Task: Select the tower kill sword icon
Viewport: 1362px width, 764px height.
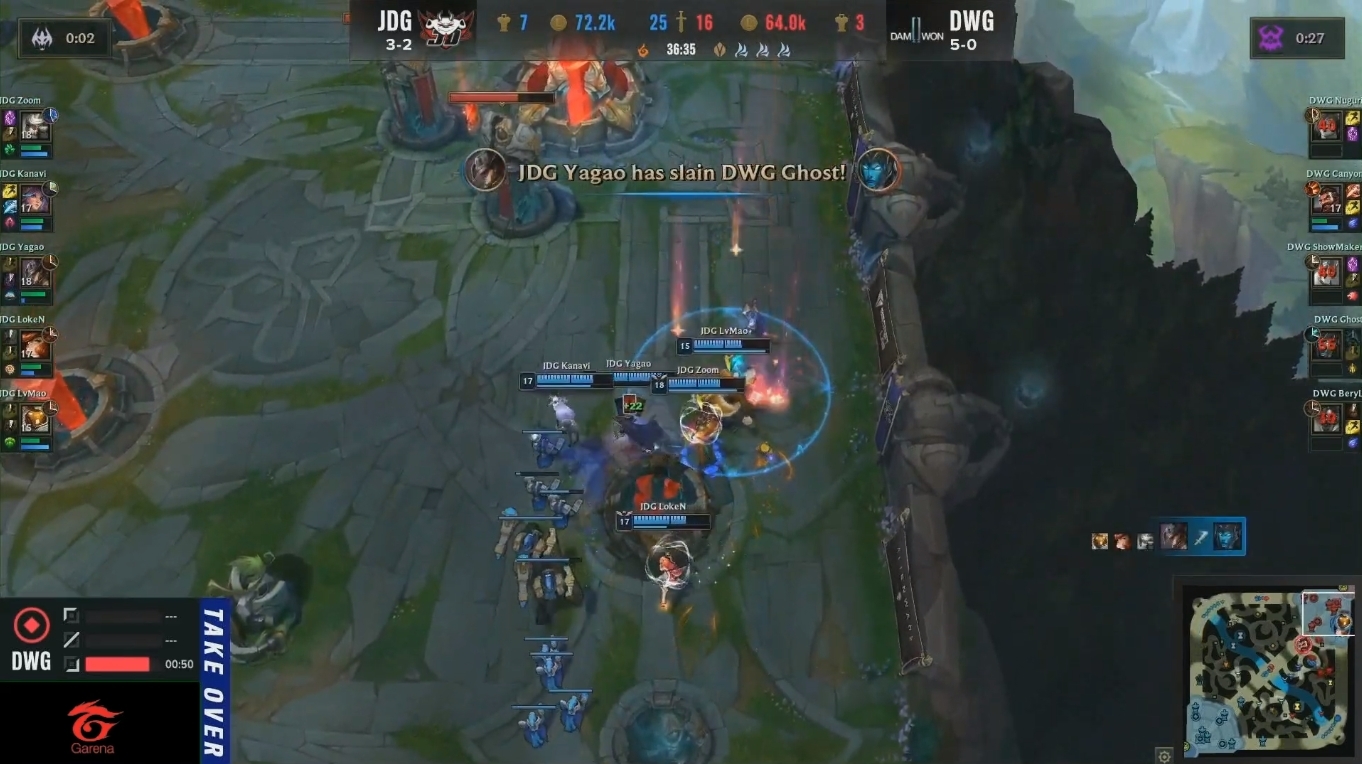Action: point(682,20)
